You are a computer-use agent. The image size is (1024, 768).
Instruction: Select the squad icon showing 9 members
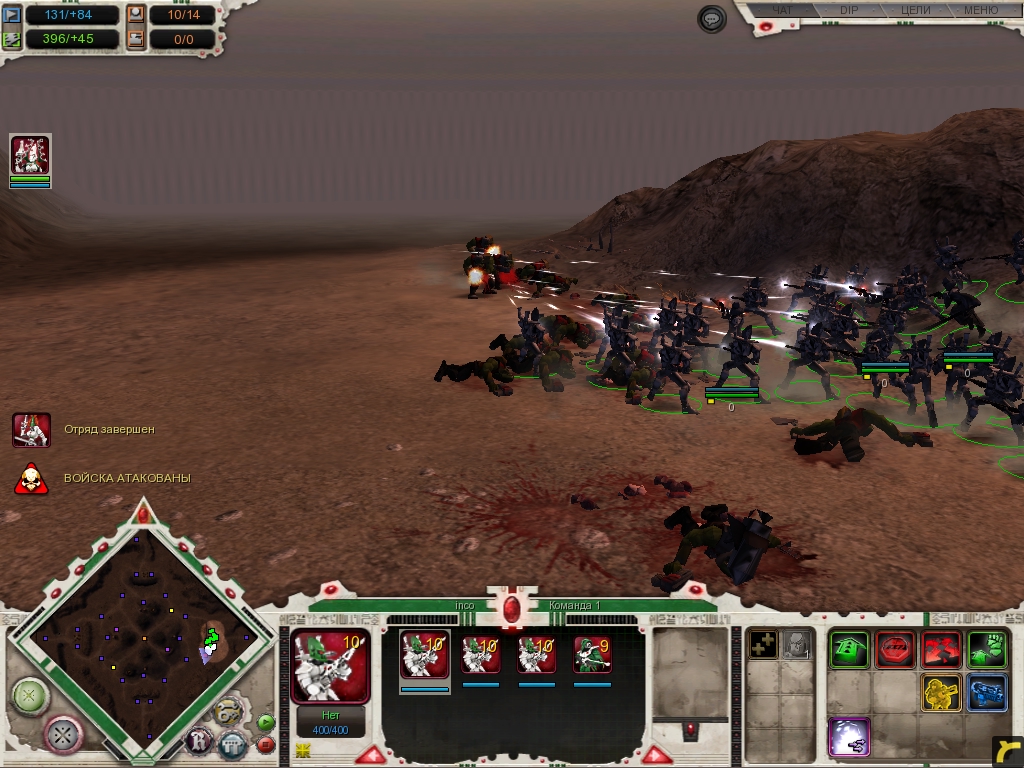tap(592, 655)
